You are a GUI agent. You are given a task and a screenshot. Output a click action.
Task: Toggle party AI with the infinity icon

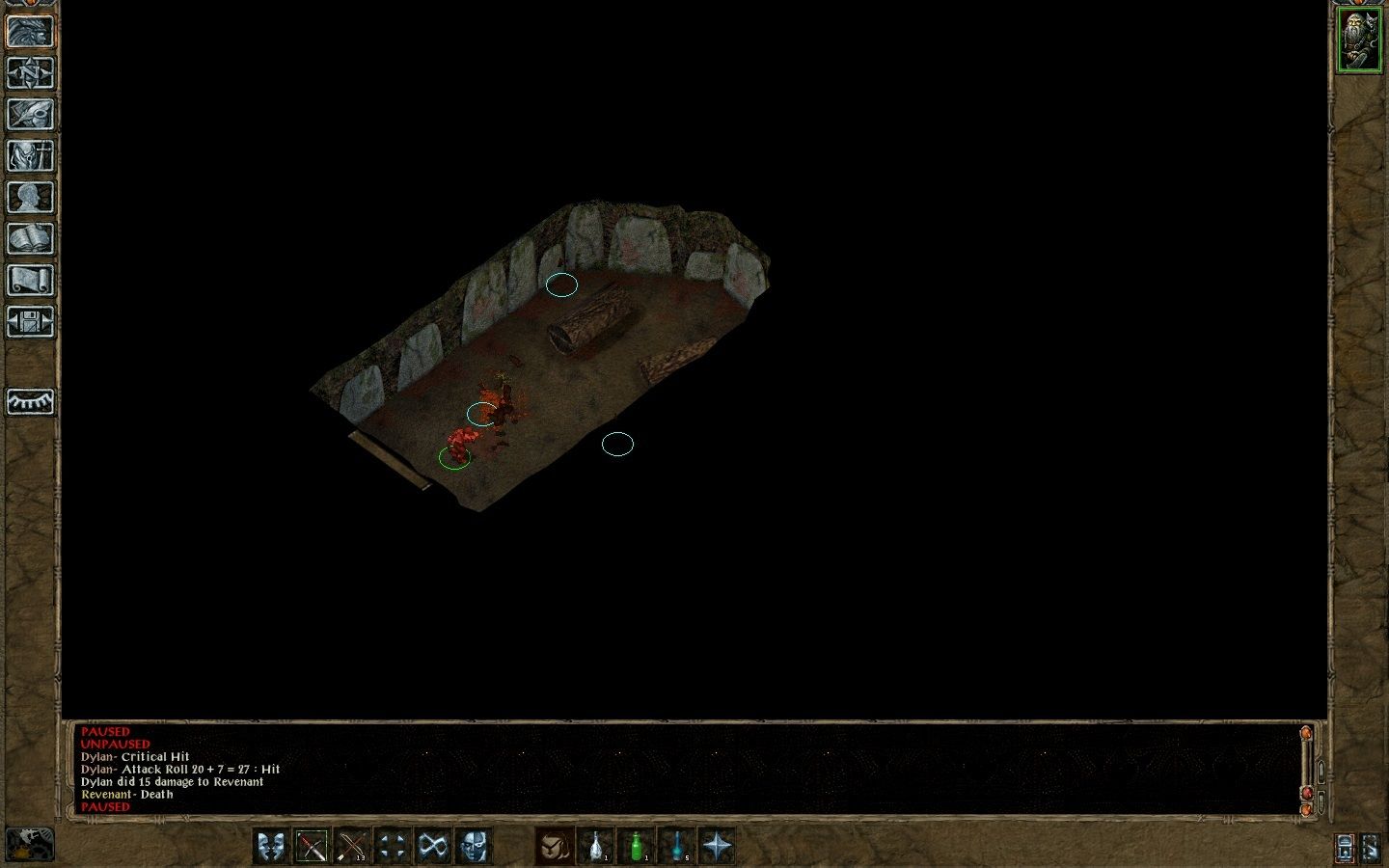pyautogui.click(x=430, y=847)
